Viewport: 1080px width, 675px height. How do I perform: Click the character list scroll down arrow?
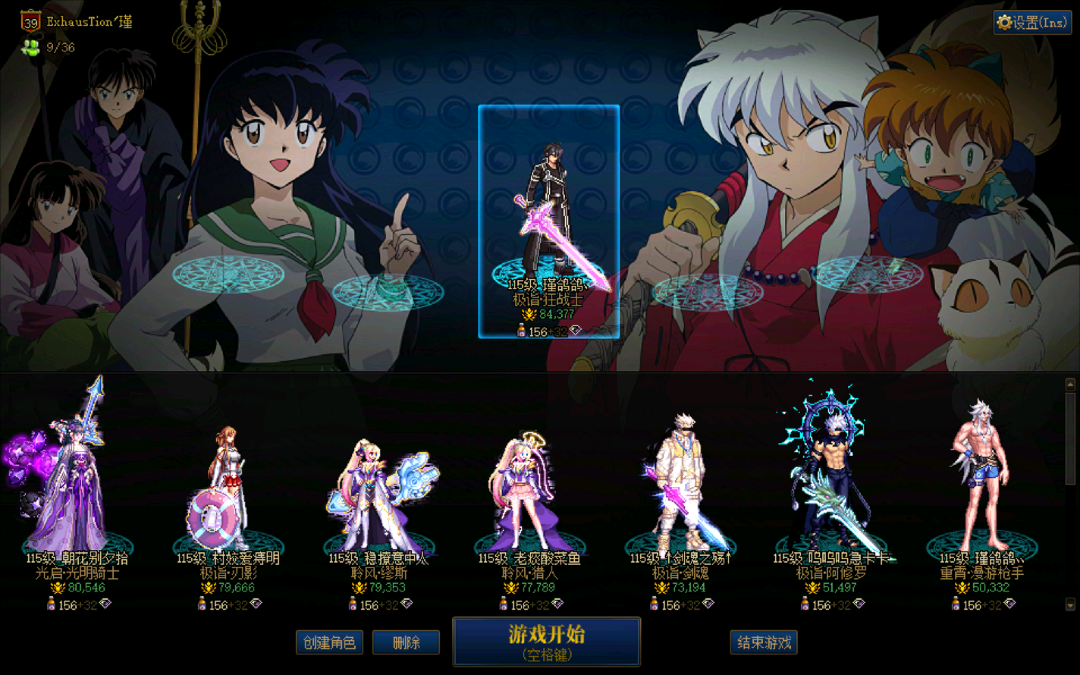point(1070,604)
